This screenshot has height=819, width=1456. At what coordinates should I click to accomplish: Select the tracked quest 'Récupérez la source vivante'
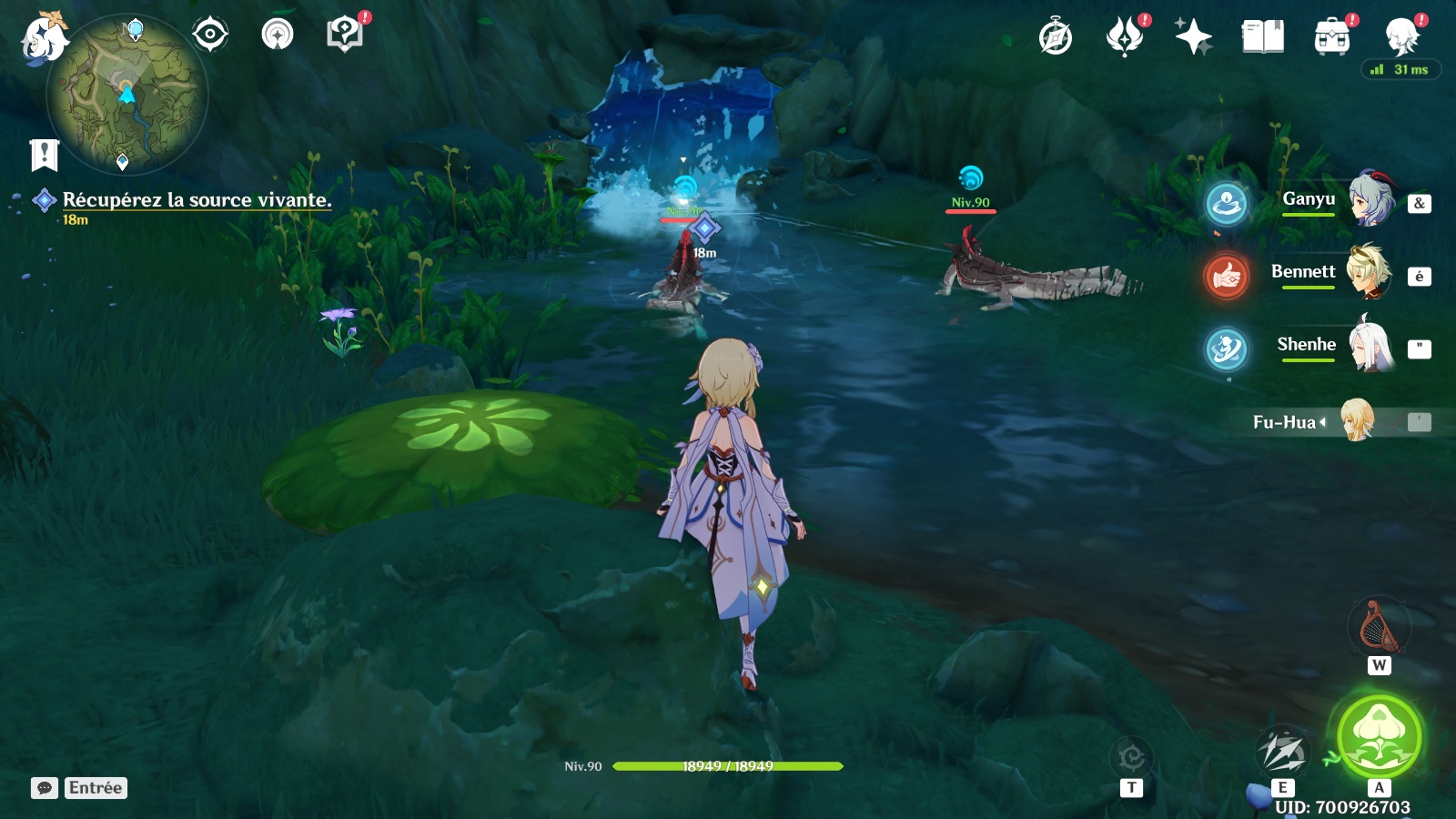[197, 200]
